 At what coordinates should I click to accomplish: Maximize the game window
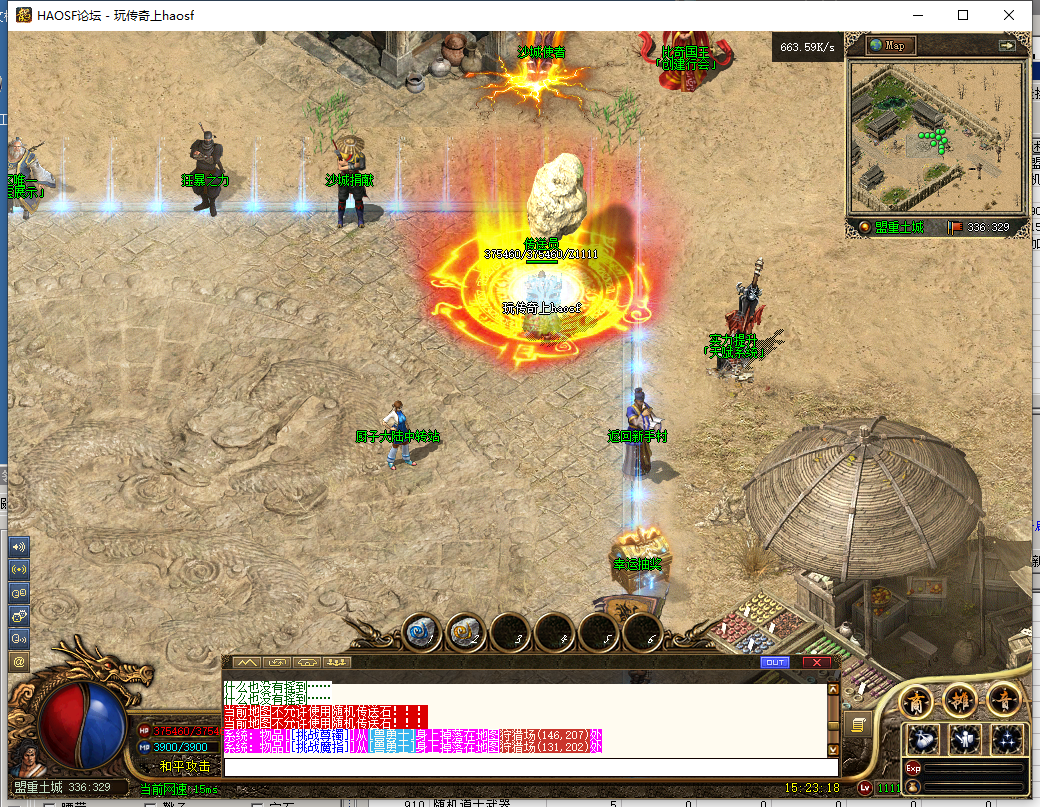click(x=963, y=15)
